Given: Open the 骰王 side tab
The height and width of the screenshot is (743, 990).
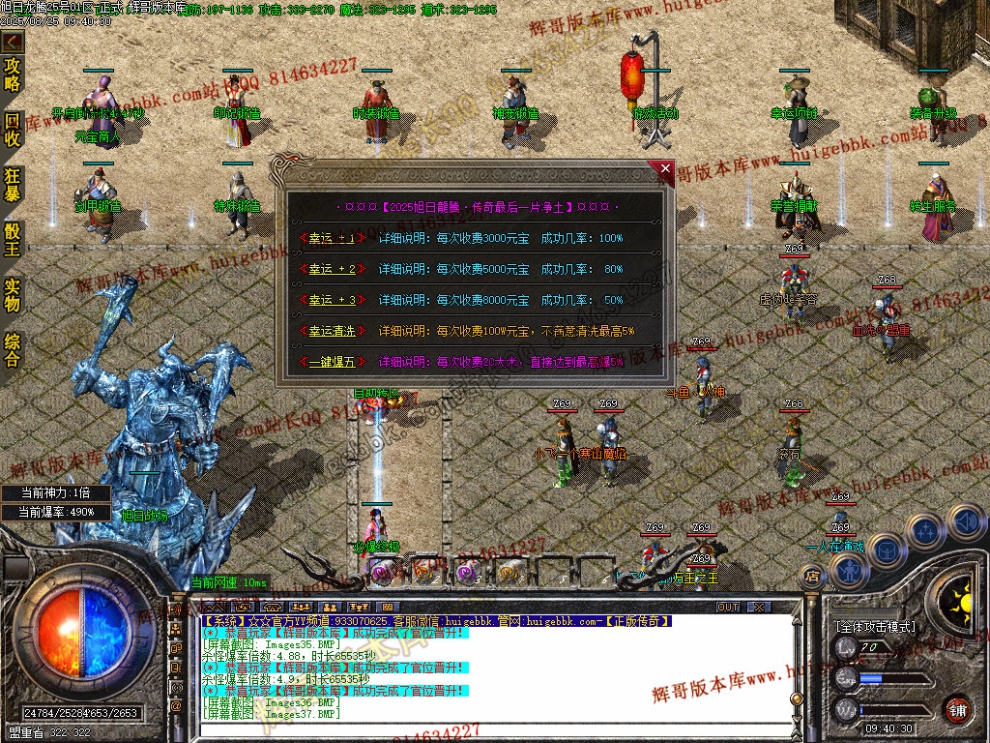Looking at the screenshot, I should (12, 240).
